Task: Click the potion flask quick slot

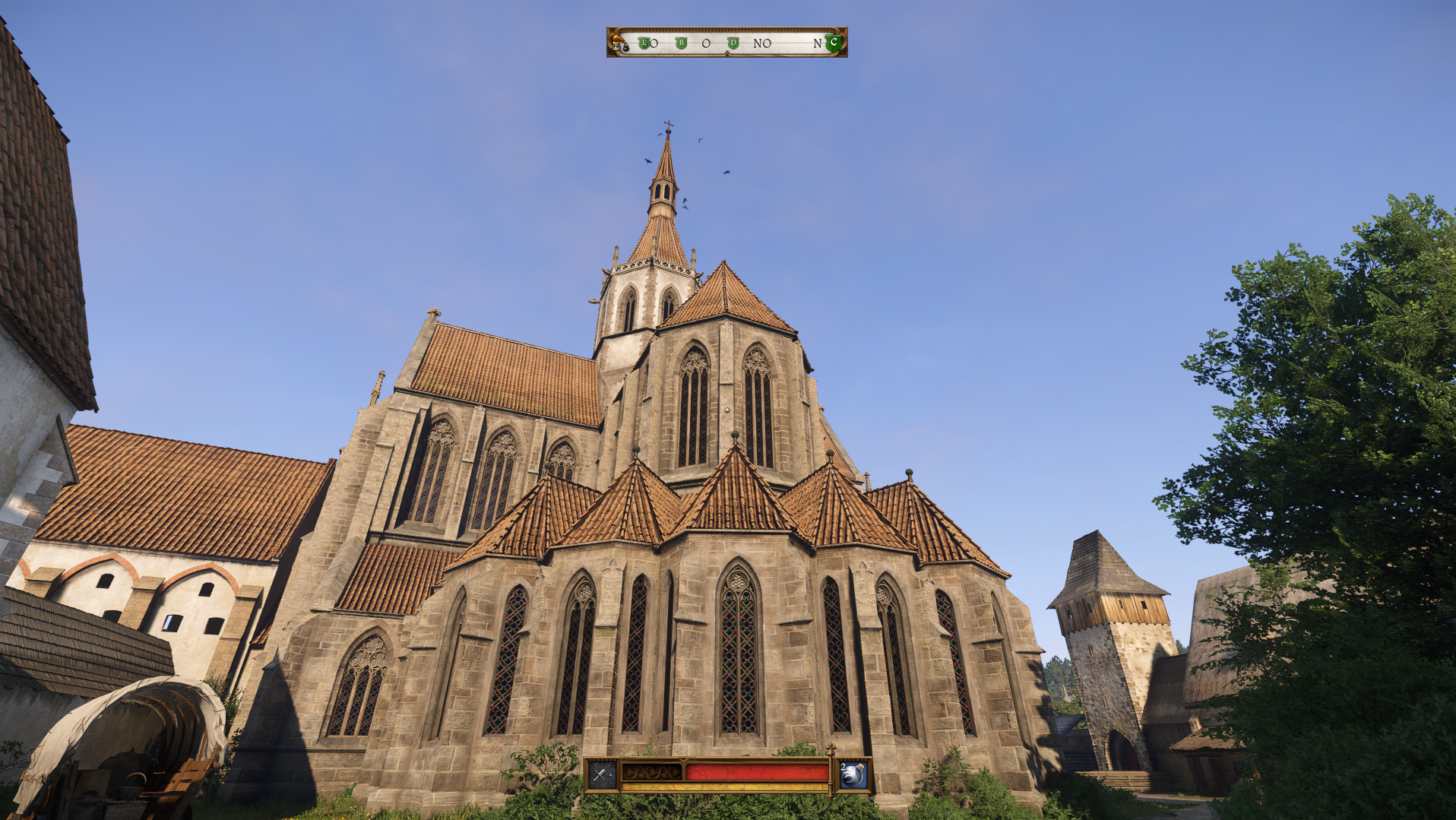Action: pos(853,774)
